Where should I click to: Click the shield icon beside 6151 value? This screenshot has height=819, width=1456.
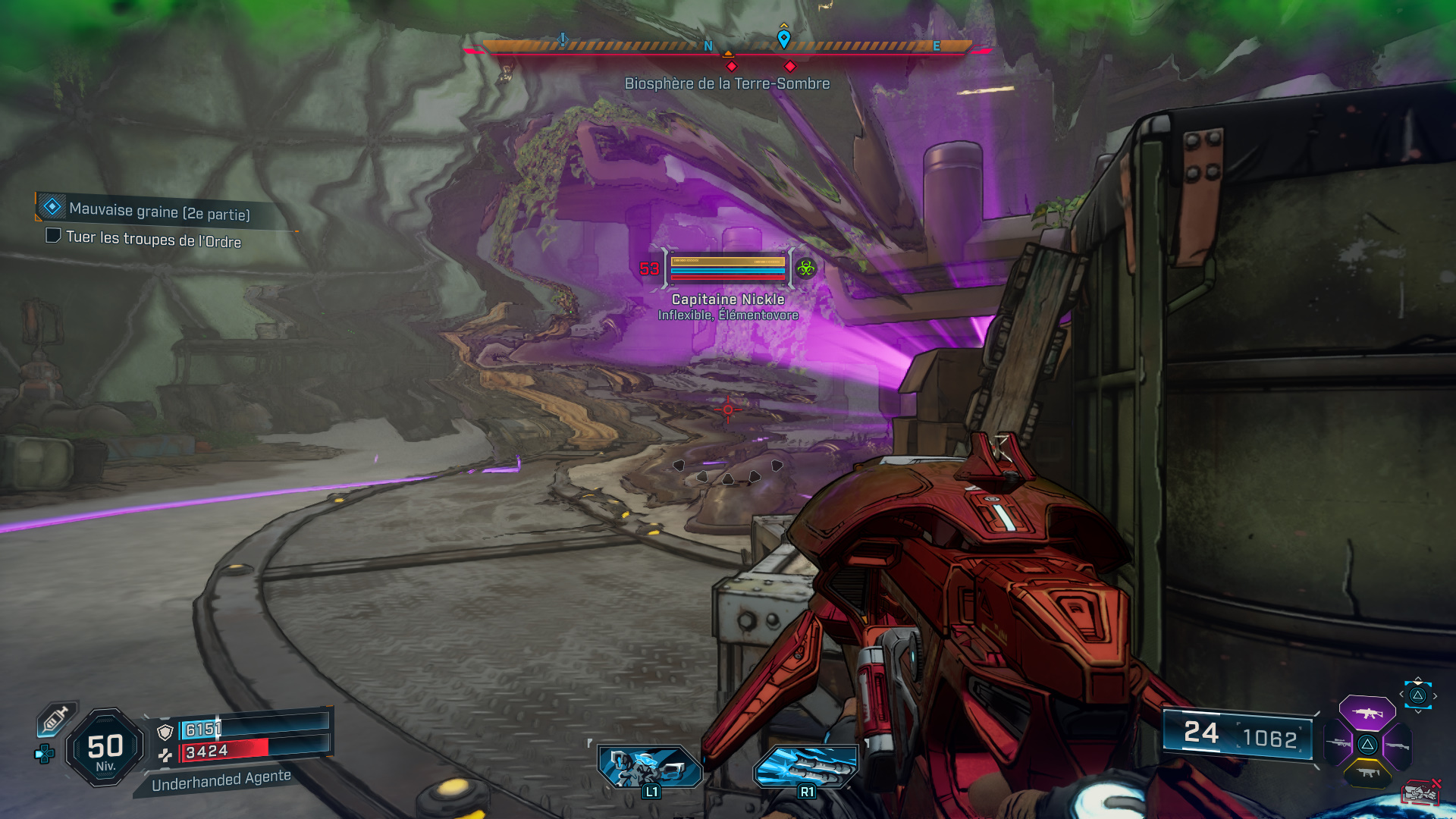[x=165, y=731]
